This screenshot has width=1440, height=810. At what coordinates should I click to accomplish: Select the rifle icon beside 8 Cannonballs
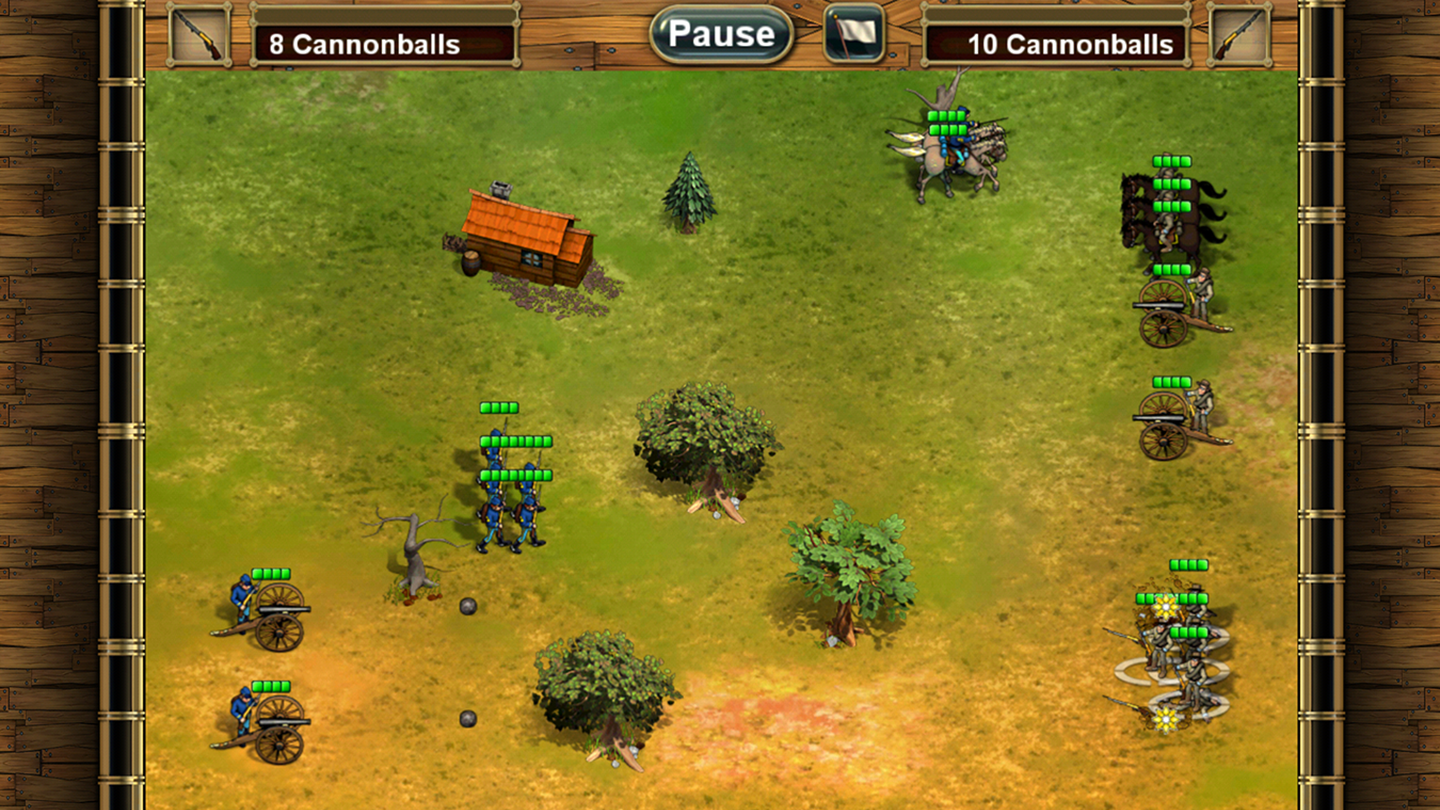[199, 35]
